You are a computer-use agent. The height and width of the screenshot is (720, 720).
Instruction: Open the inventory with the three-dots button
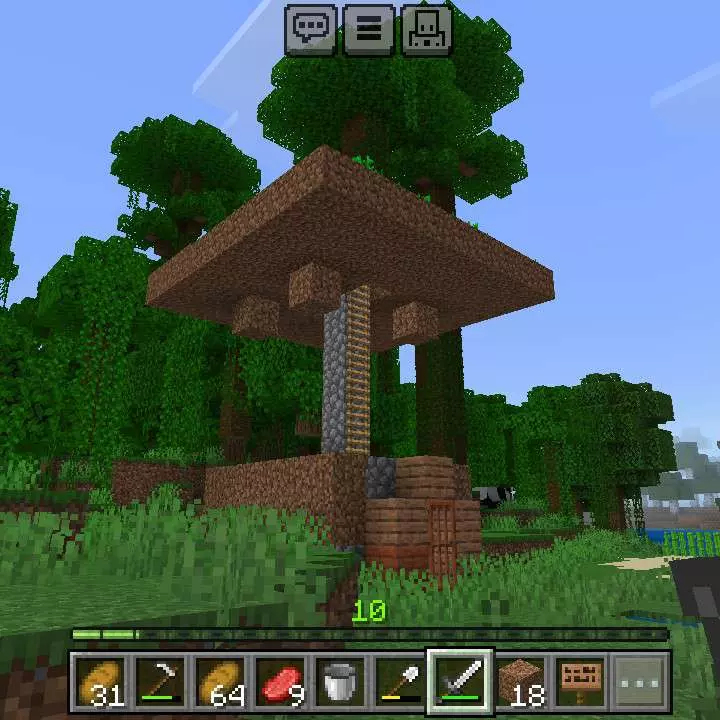click(640, 682)
